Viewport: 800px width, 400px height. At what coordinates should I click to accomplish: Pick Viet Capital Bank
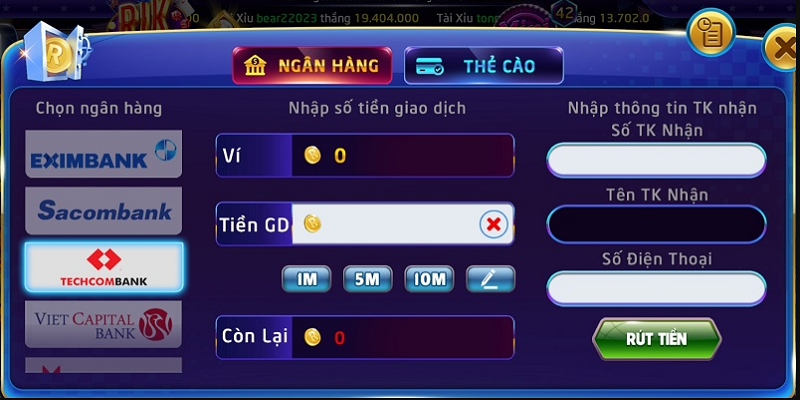click(x=104, y=323)
